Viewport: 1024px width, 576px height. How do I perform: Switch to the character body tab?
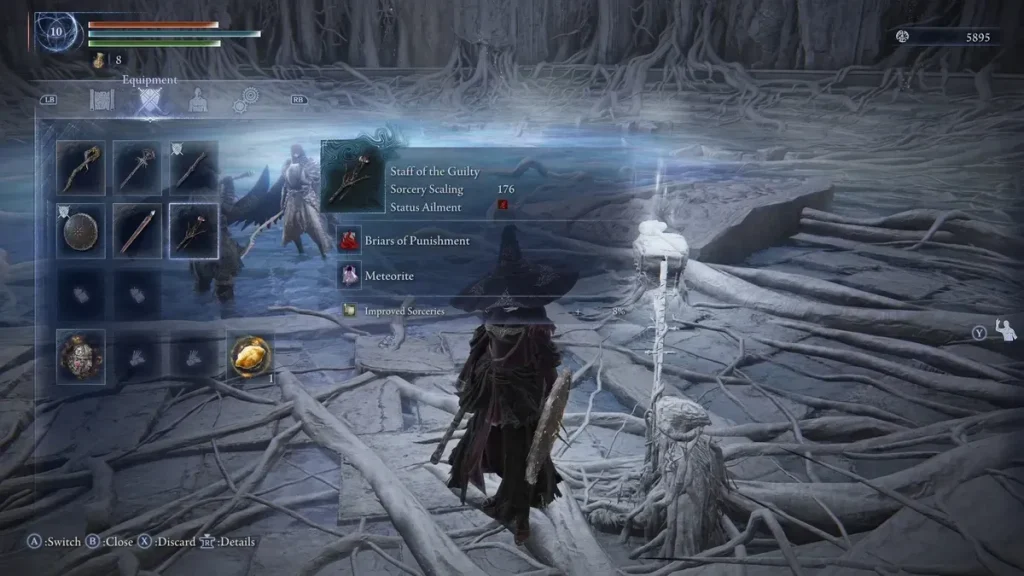[x=198, y=100]
